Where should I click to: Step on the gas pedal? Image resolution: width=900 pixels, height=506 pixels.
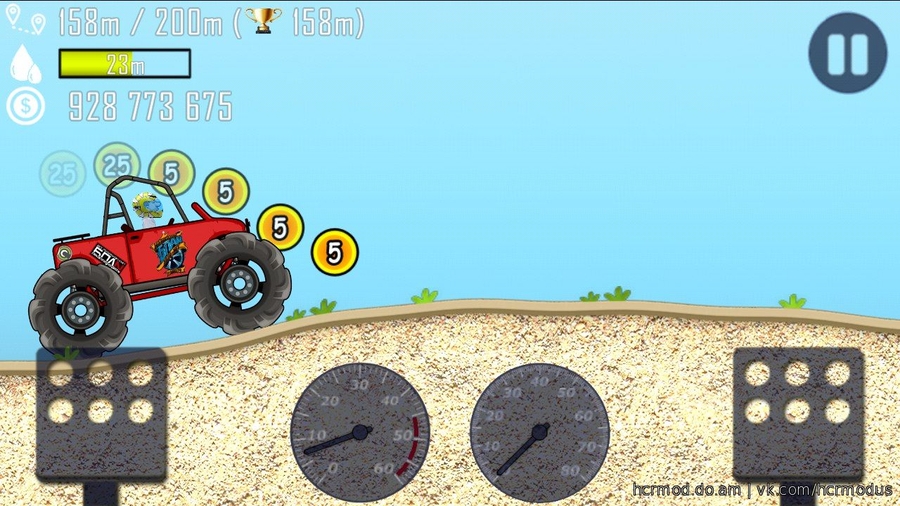(797, 412)
